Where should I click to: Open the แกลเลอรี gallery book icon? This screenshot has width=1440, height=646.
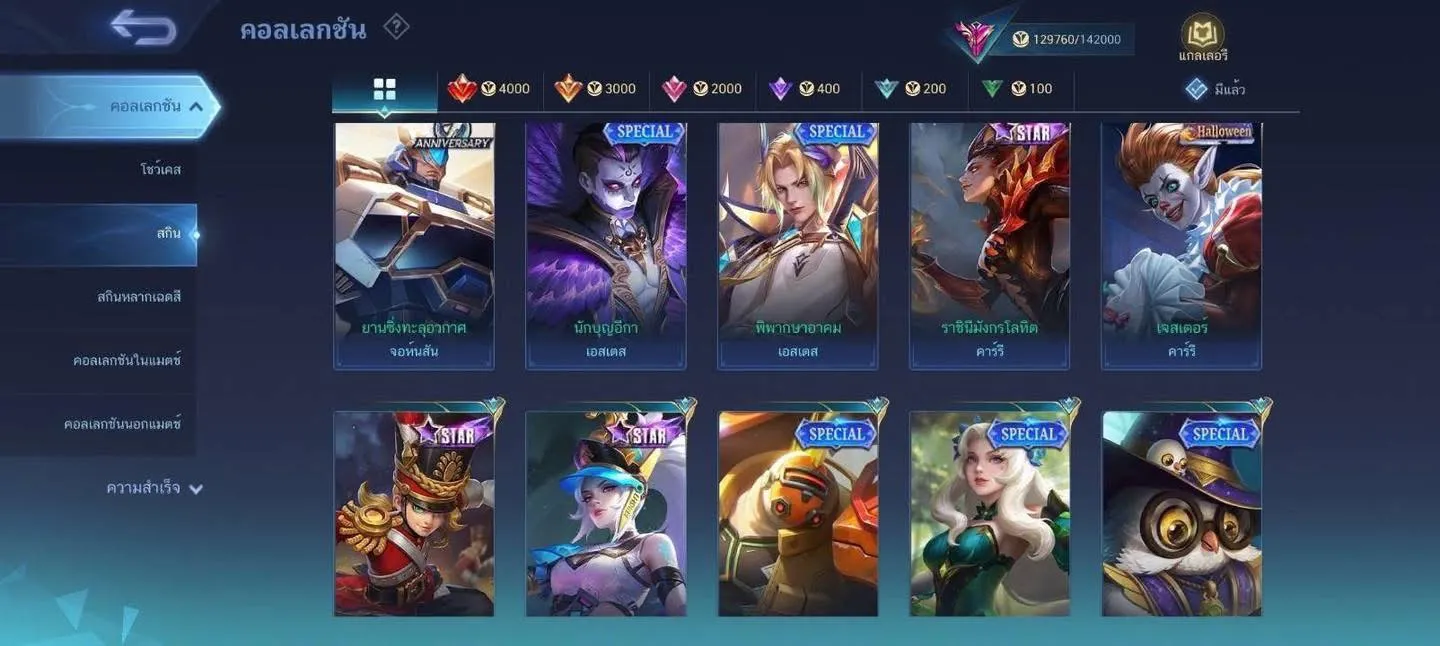point(1202,36)
